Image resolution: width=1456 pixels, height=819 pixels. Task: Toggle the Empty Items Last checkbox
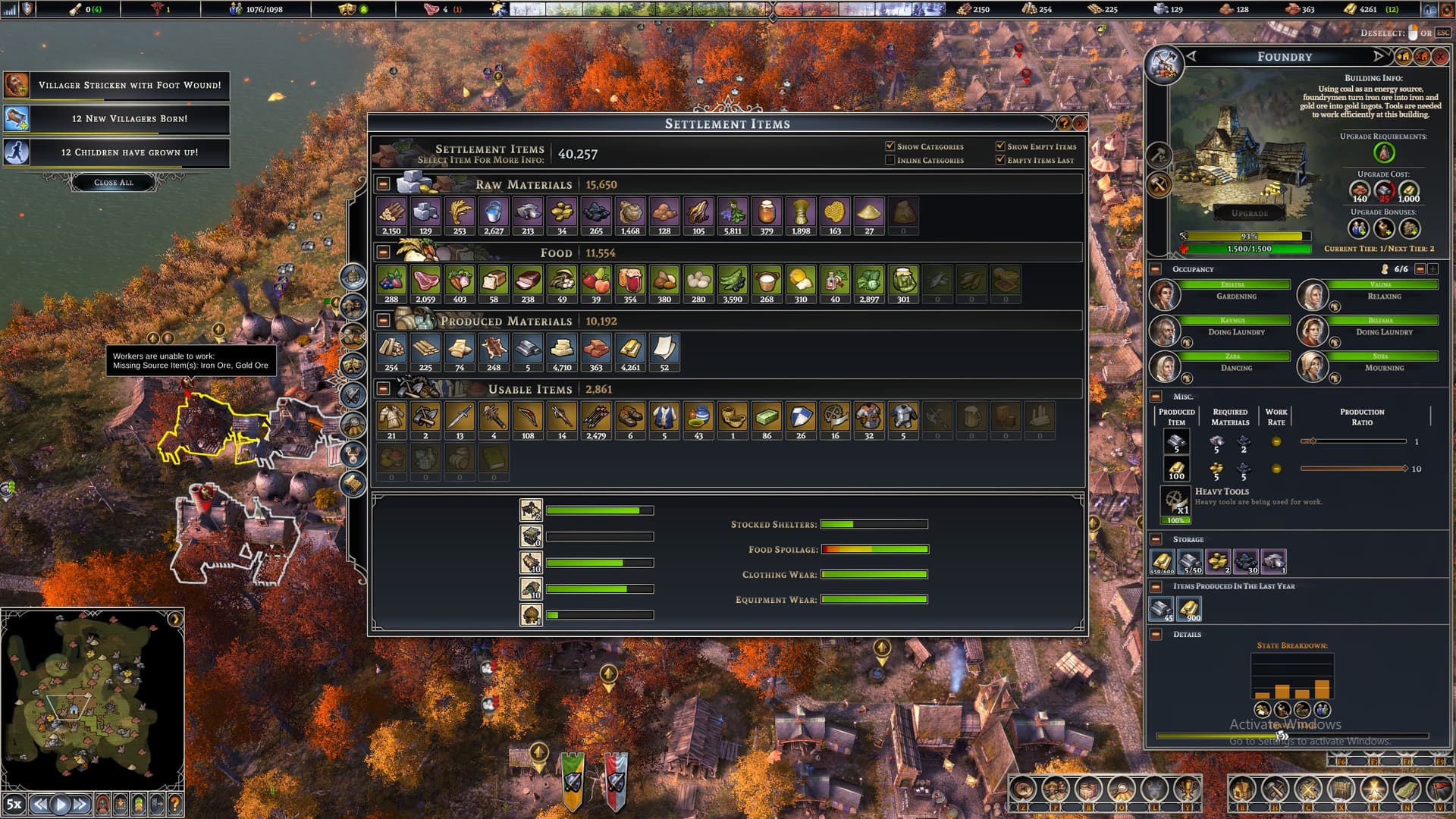click(x=1000, y=160)
